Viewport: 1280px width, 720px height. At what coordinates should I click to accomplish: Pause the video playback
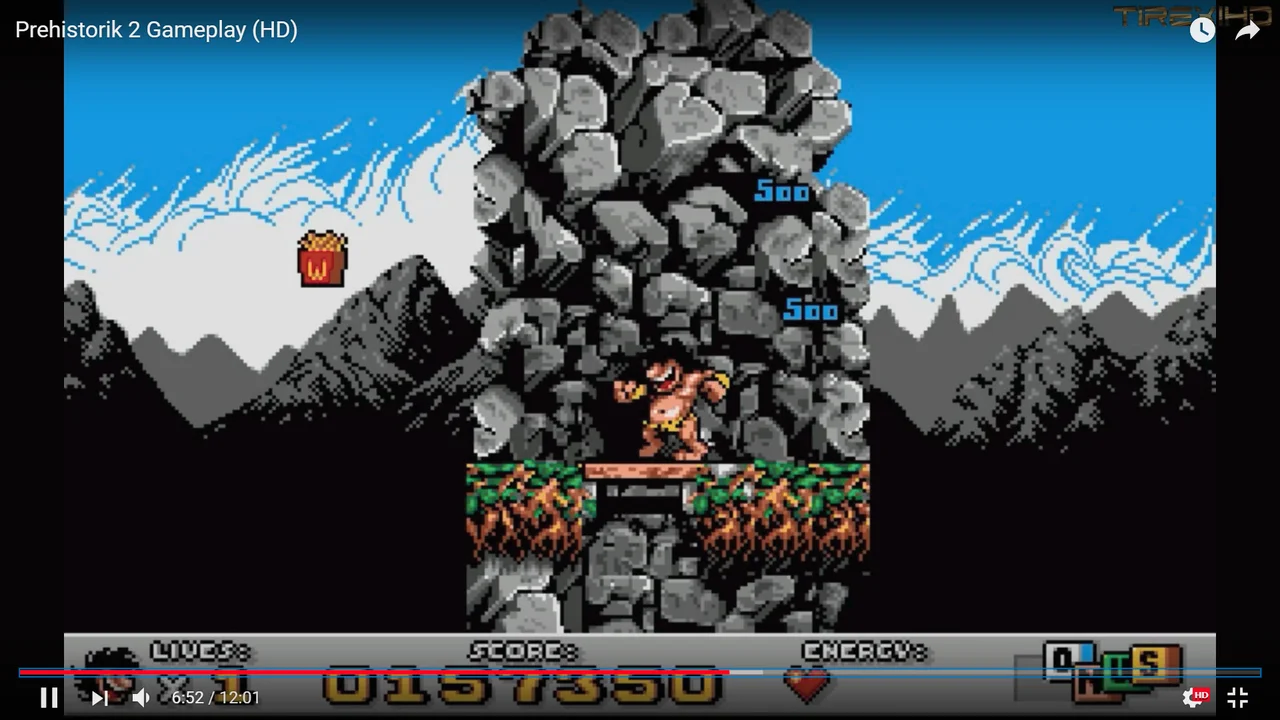tap(48, 697)
